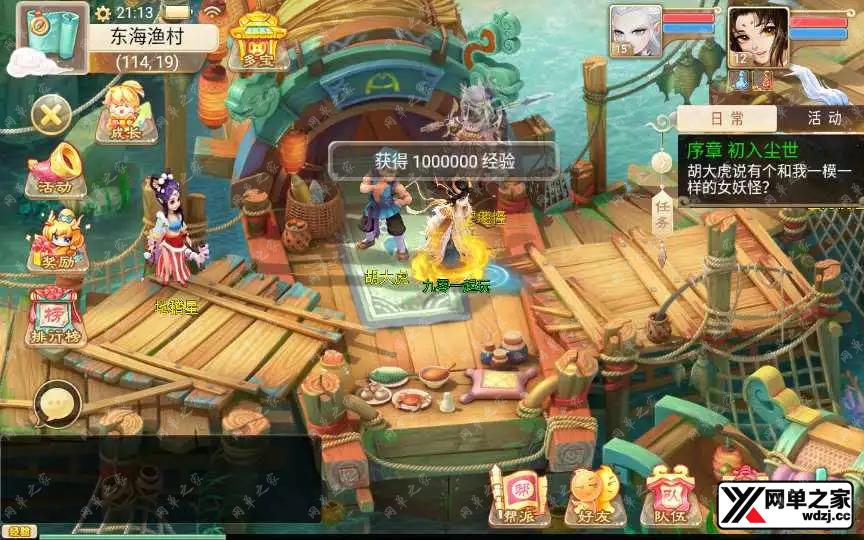The height and width of the screenshot is (540, 864).
Task: Collapse the side menu with the X button
Action: point(51,115)
